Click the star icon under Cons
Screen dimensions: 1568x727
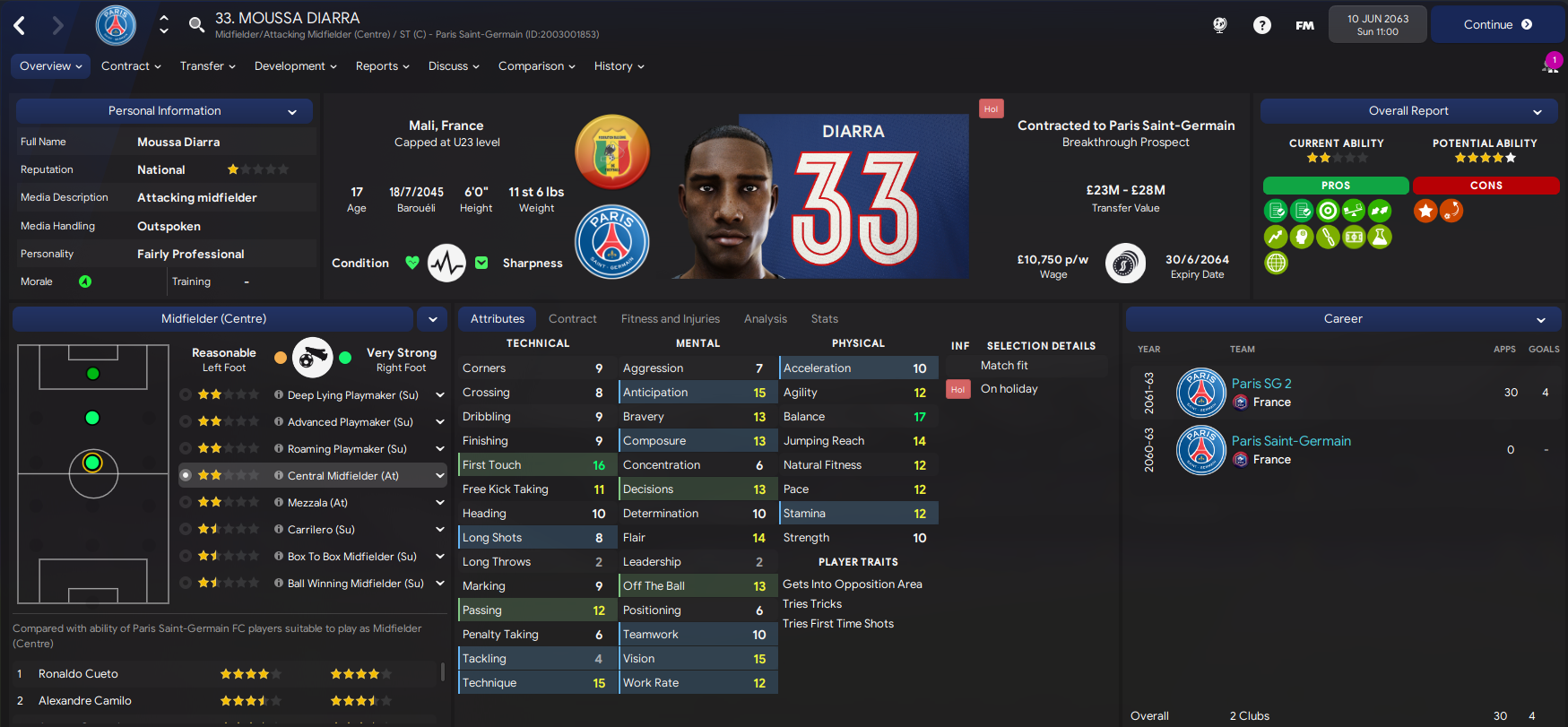pos(1425,211)
